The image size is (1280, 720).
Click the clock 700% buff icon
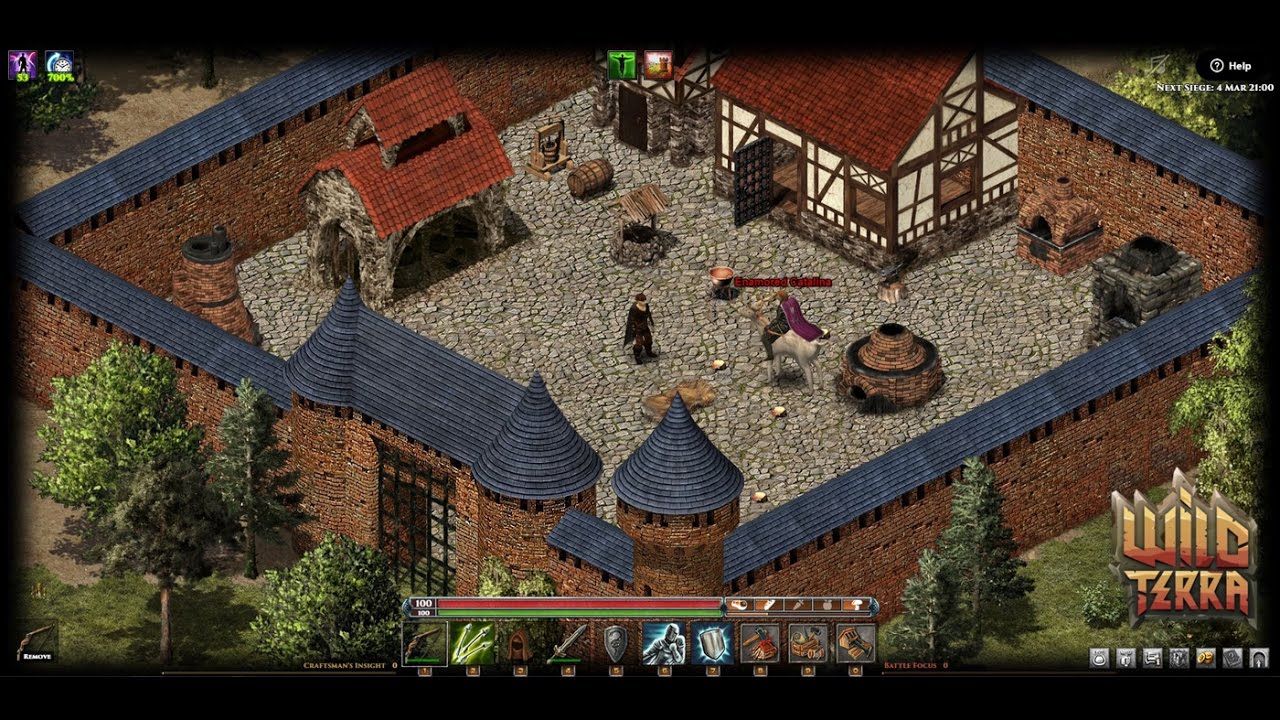click(59, 65)
